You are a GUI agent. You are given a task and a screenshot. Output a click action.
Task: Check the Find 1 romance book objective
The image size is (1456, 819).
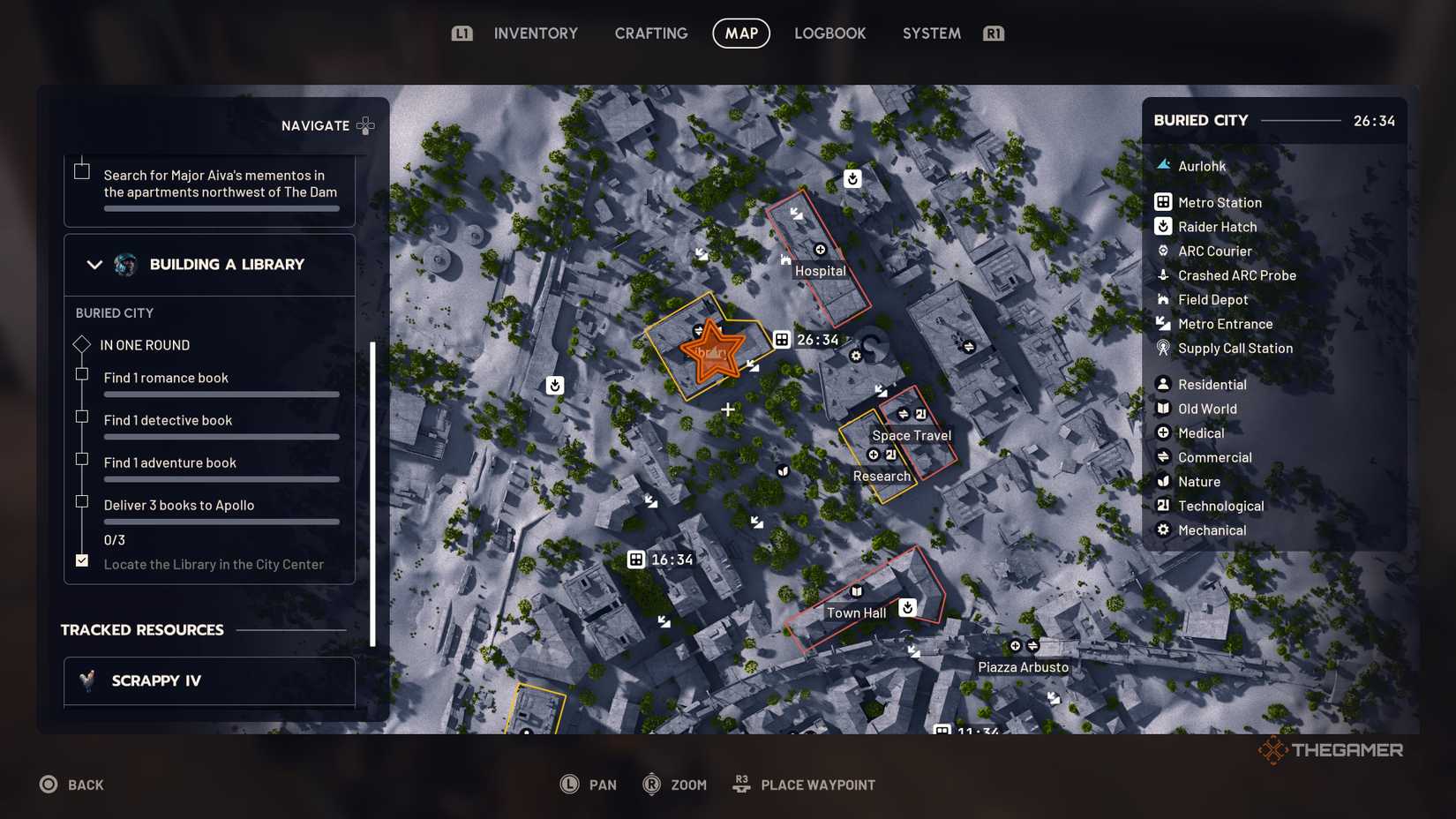click(x=81, y=374)
